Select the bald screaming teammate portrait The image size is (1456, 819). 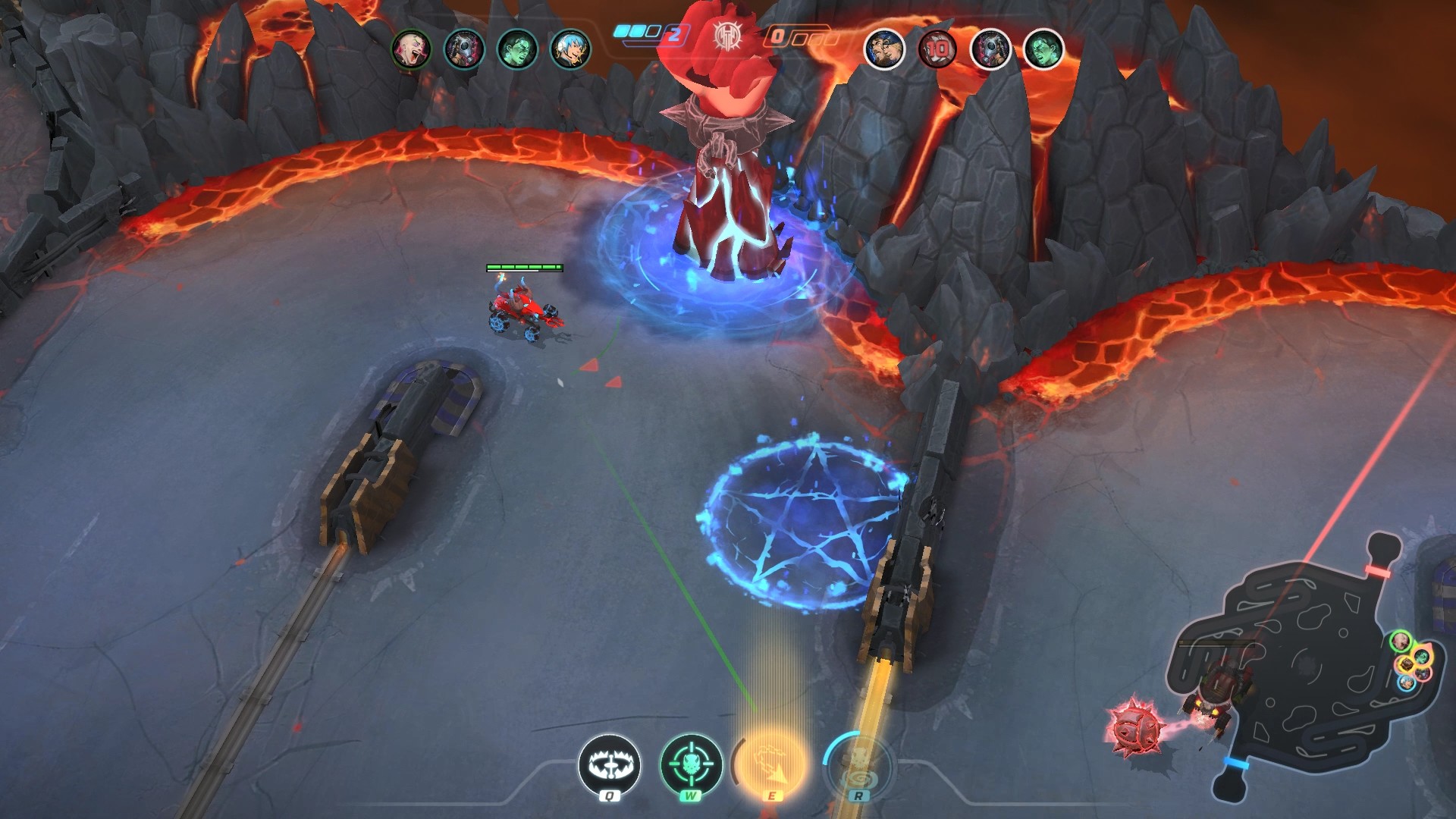[411, 50]
